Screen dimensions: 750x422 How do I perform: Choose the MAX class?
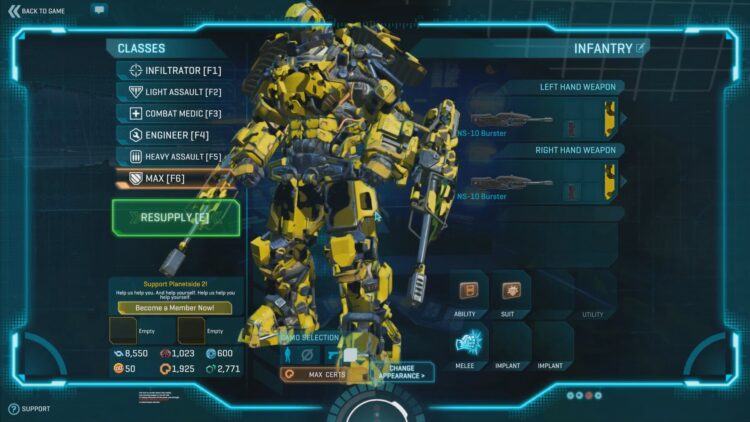pos(175,179)
